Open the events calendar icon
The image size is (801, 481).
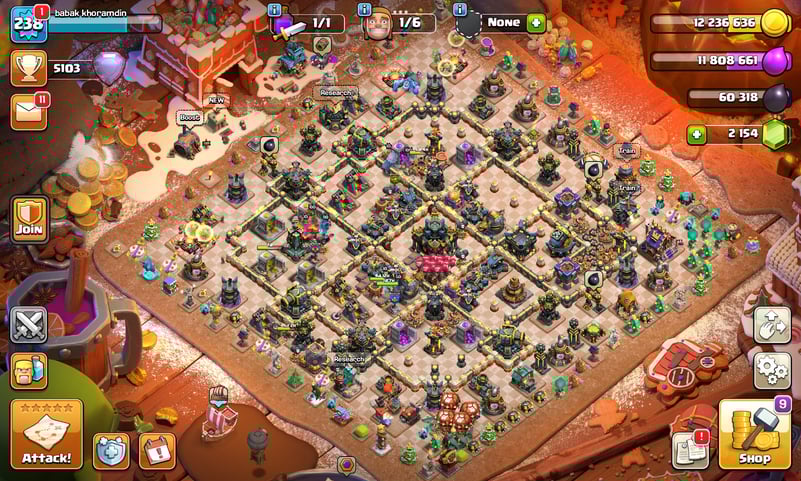coord(156,450)
